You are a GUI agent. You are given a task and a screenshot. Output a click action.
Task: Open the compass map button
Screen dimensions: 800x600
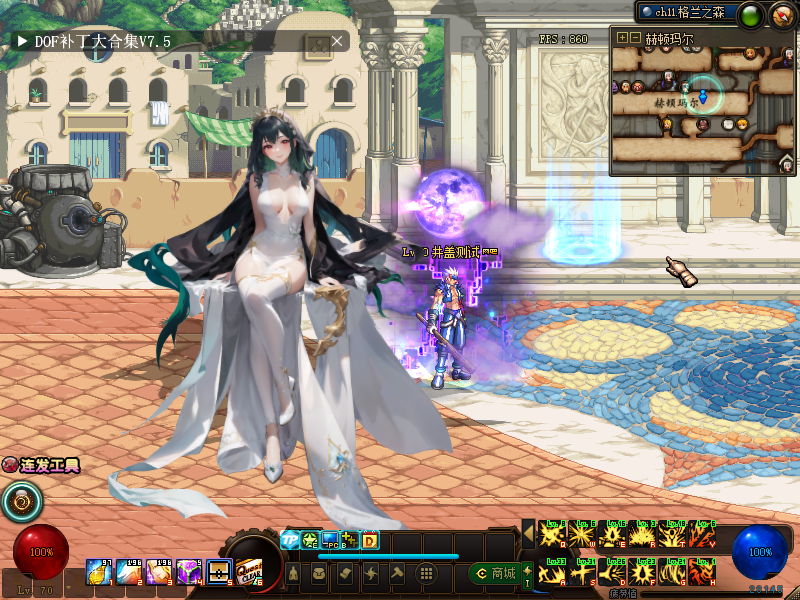point(781,14)
